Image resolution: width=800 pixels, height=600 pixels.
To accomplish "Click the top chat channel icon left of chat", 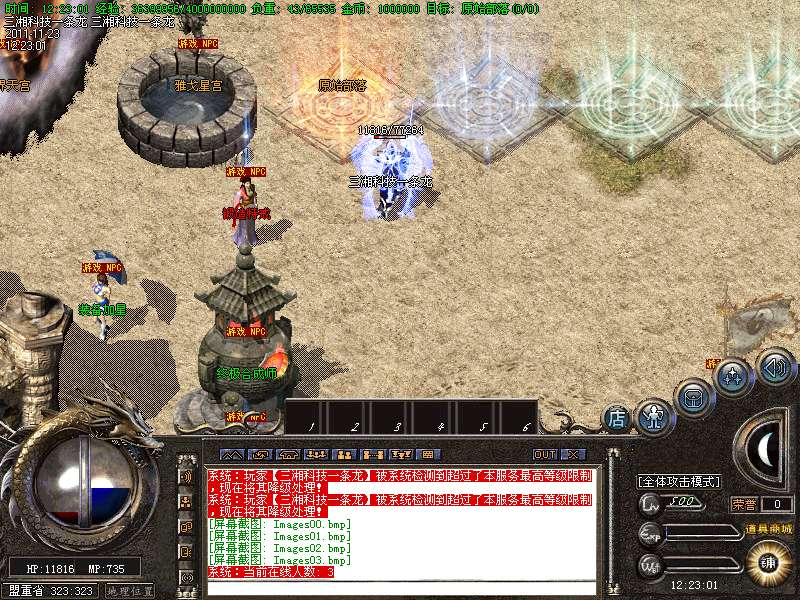I will coord(186,476).
